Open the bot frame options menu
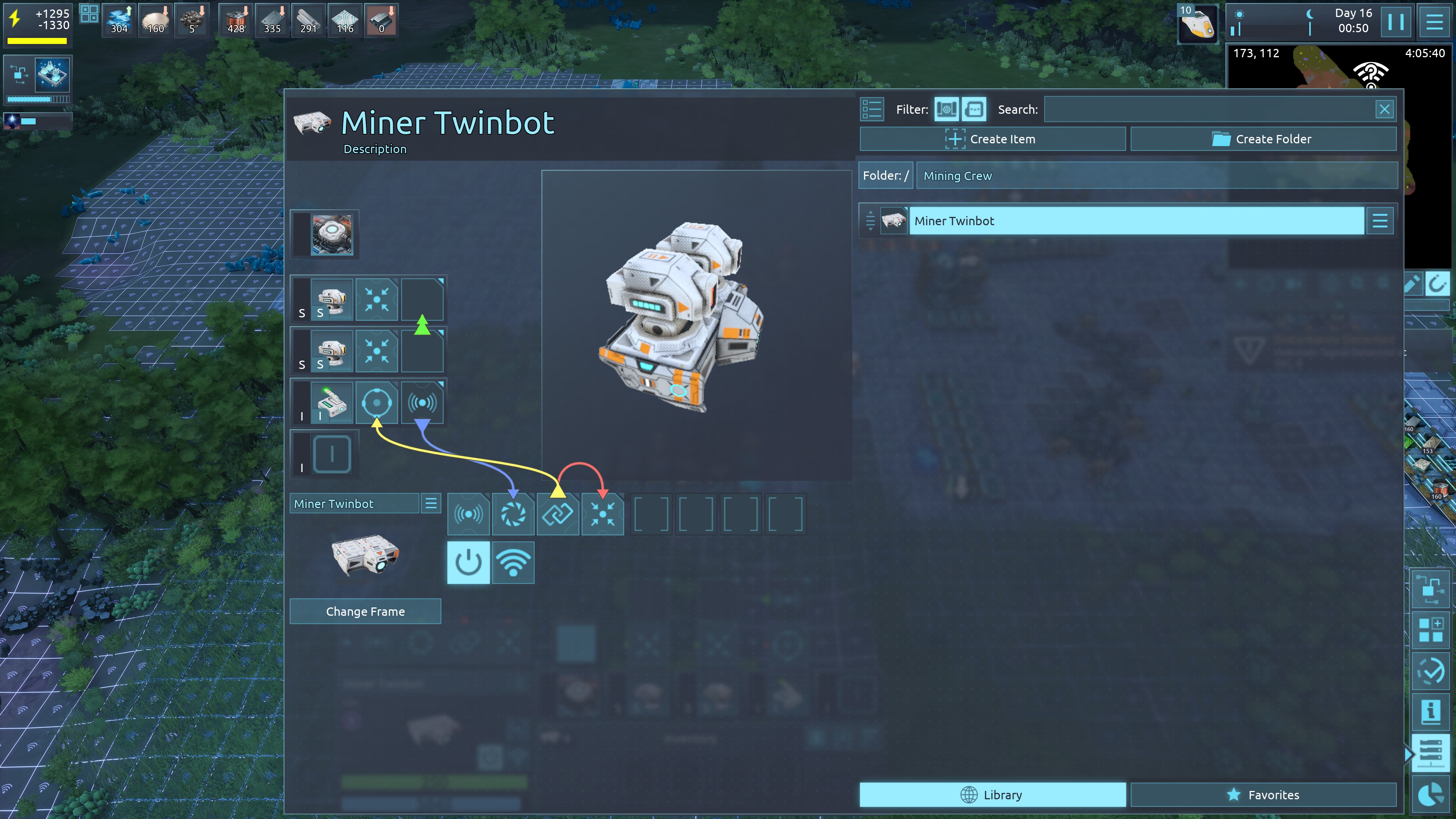The image size is (1456, 819). point(431,504)
